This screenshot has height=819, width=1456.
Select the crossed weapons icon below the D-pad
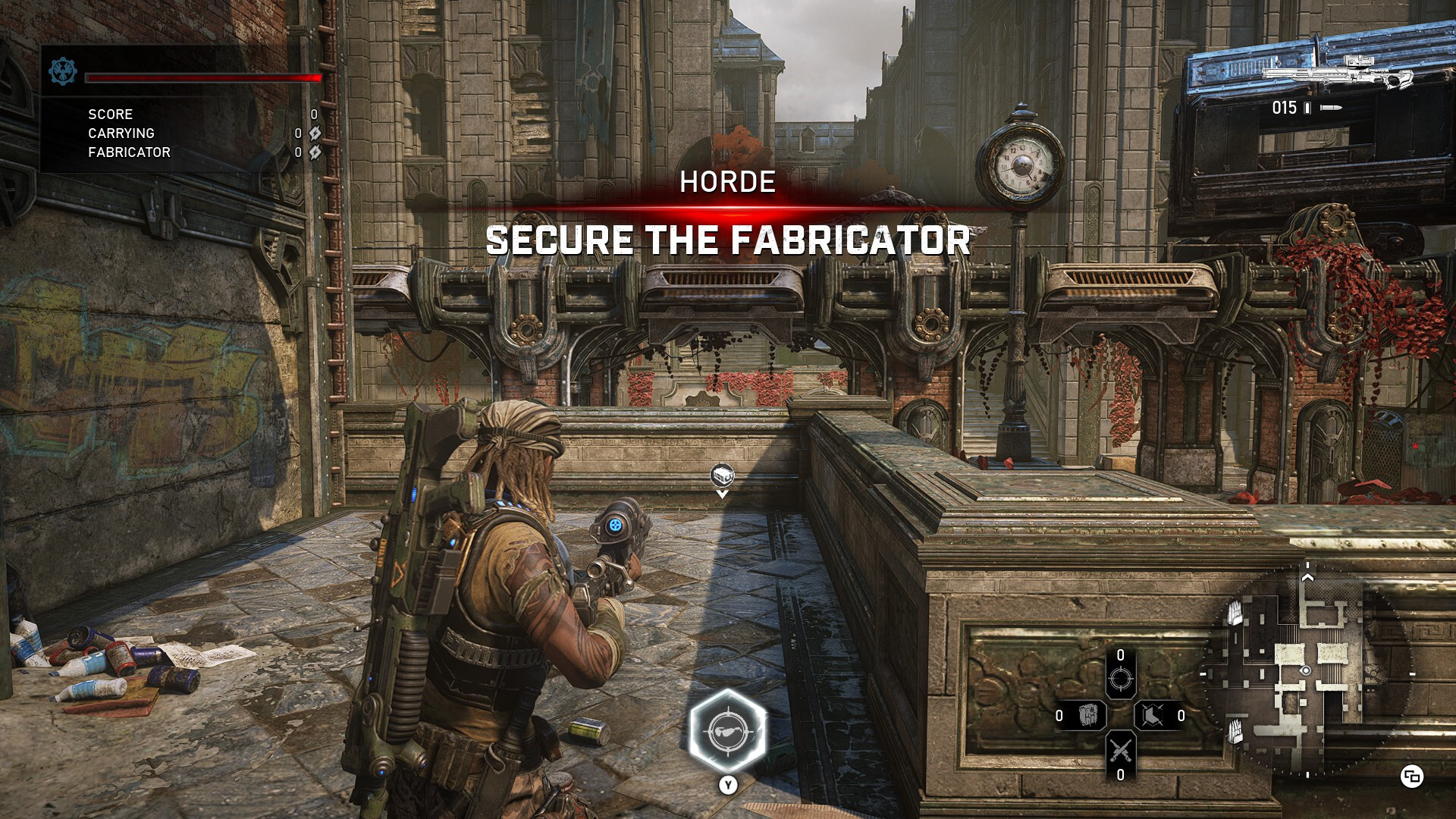click(1121, 750)
